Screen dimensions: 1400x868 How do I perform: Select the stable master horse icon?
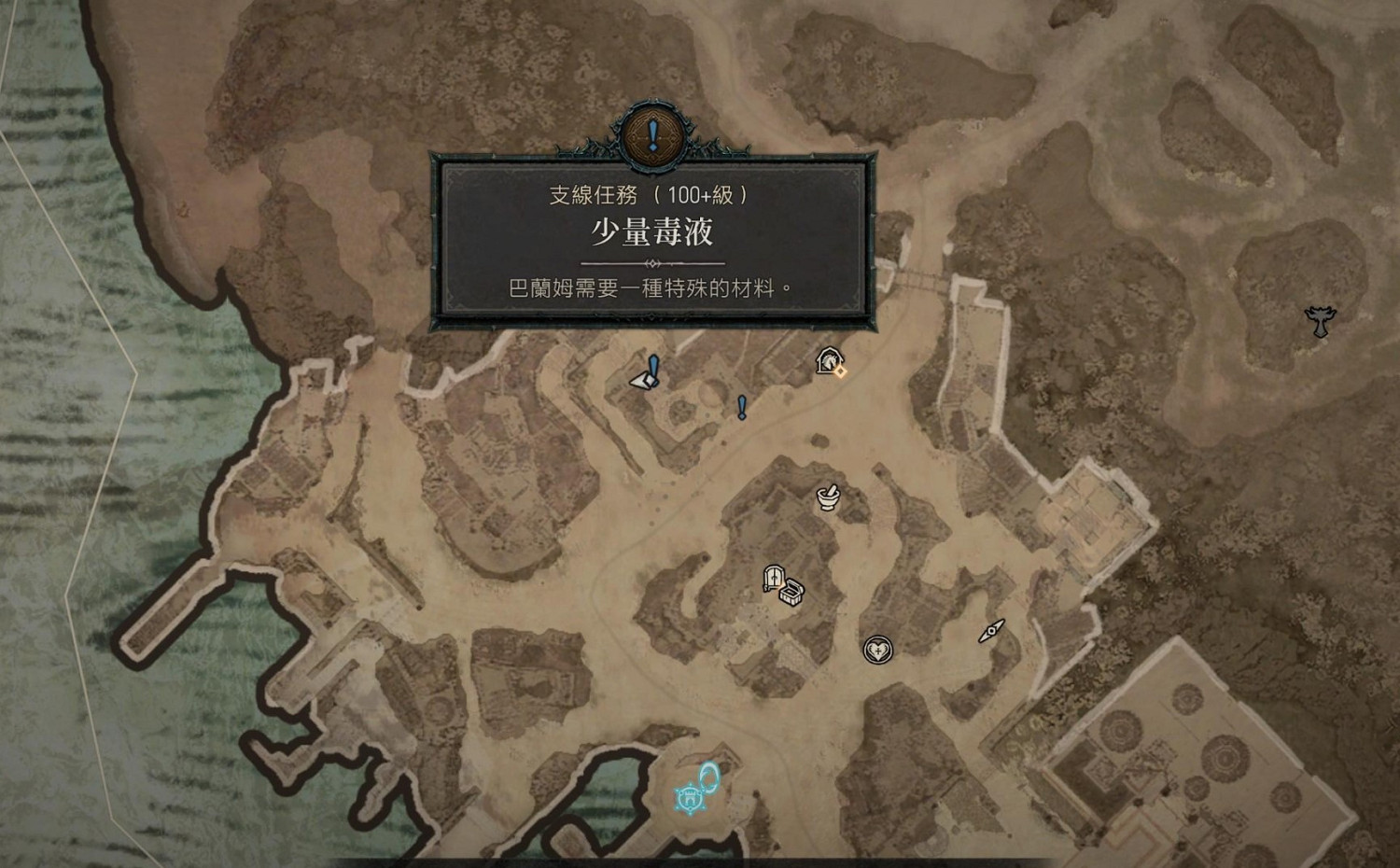[x=830, y=359]
